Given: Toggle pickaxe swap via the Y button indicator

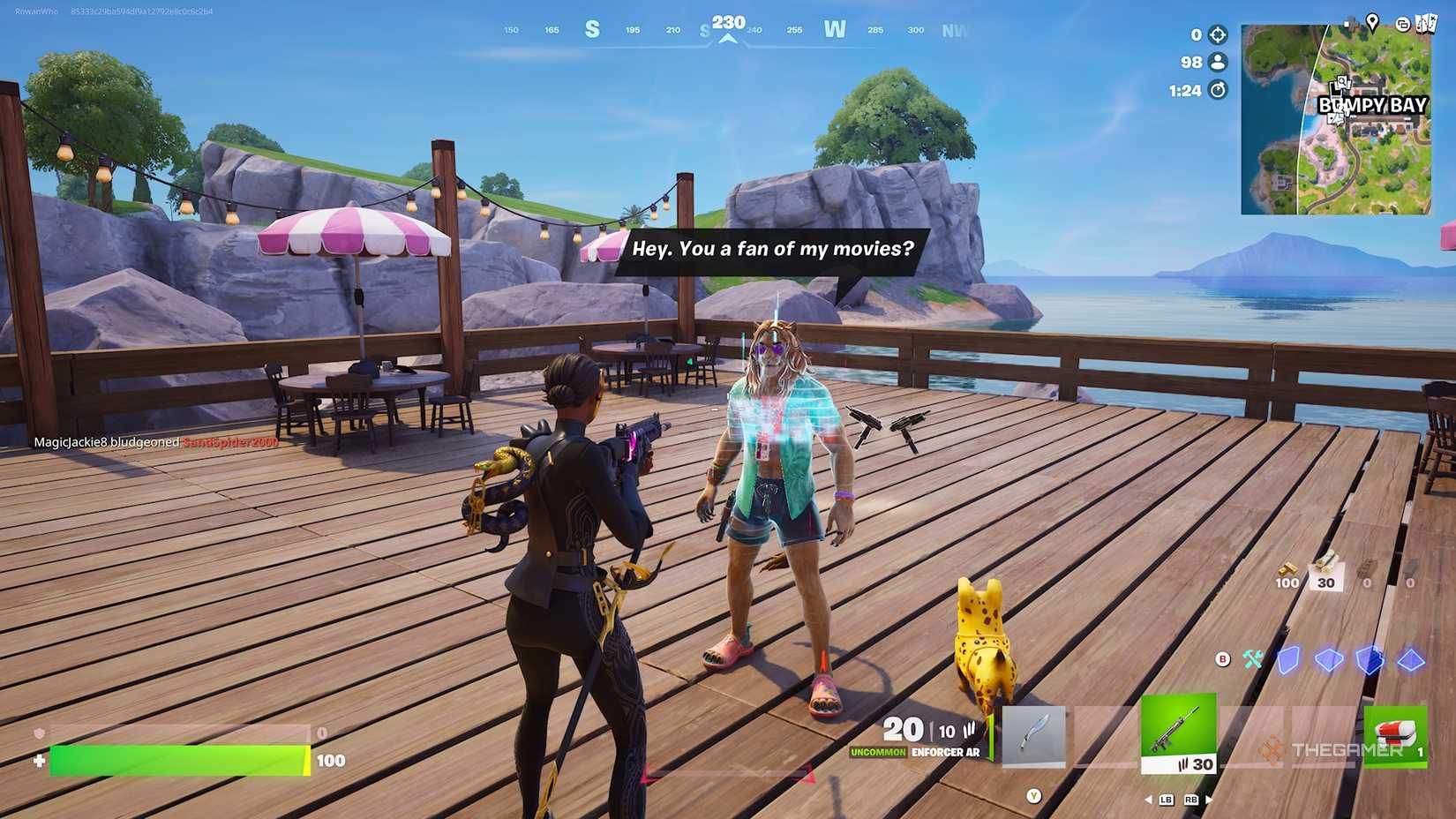Looking at the screenshot, I should pos(1033,796).
